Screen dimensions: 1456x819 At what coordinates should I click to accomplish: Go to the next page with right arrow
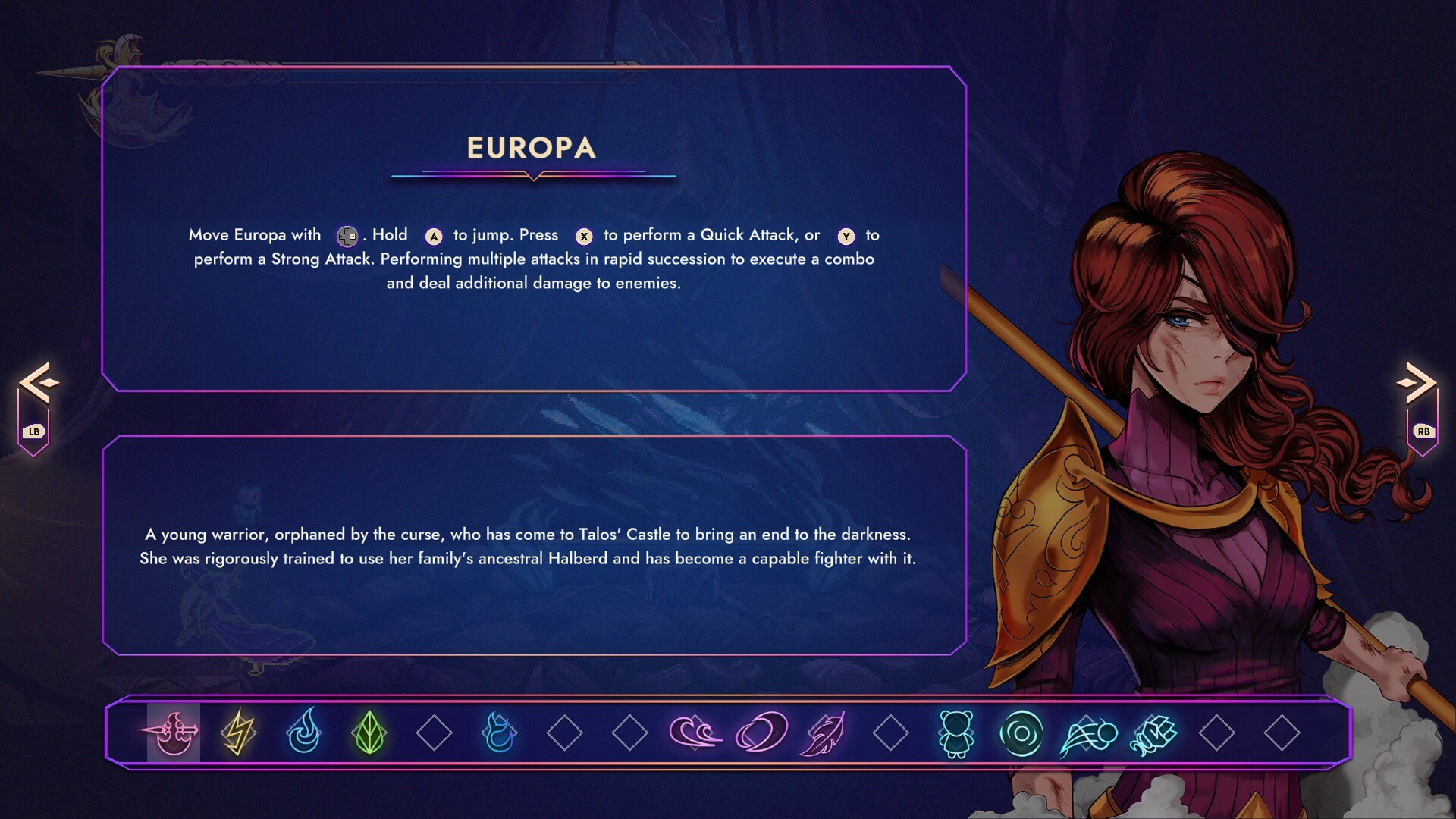[1417, 383]
